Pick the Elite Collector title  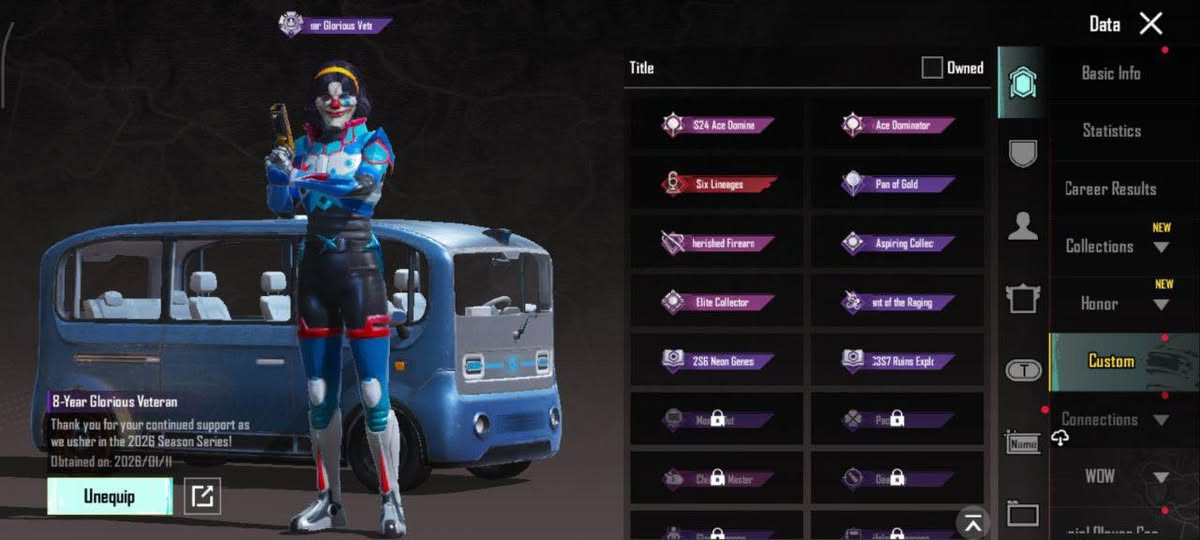tap(717, 302)
